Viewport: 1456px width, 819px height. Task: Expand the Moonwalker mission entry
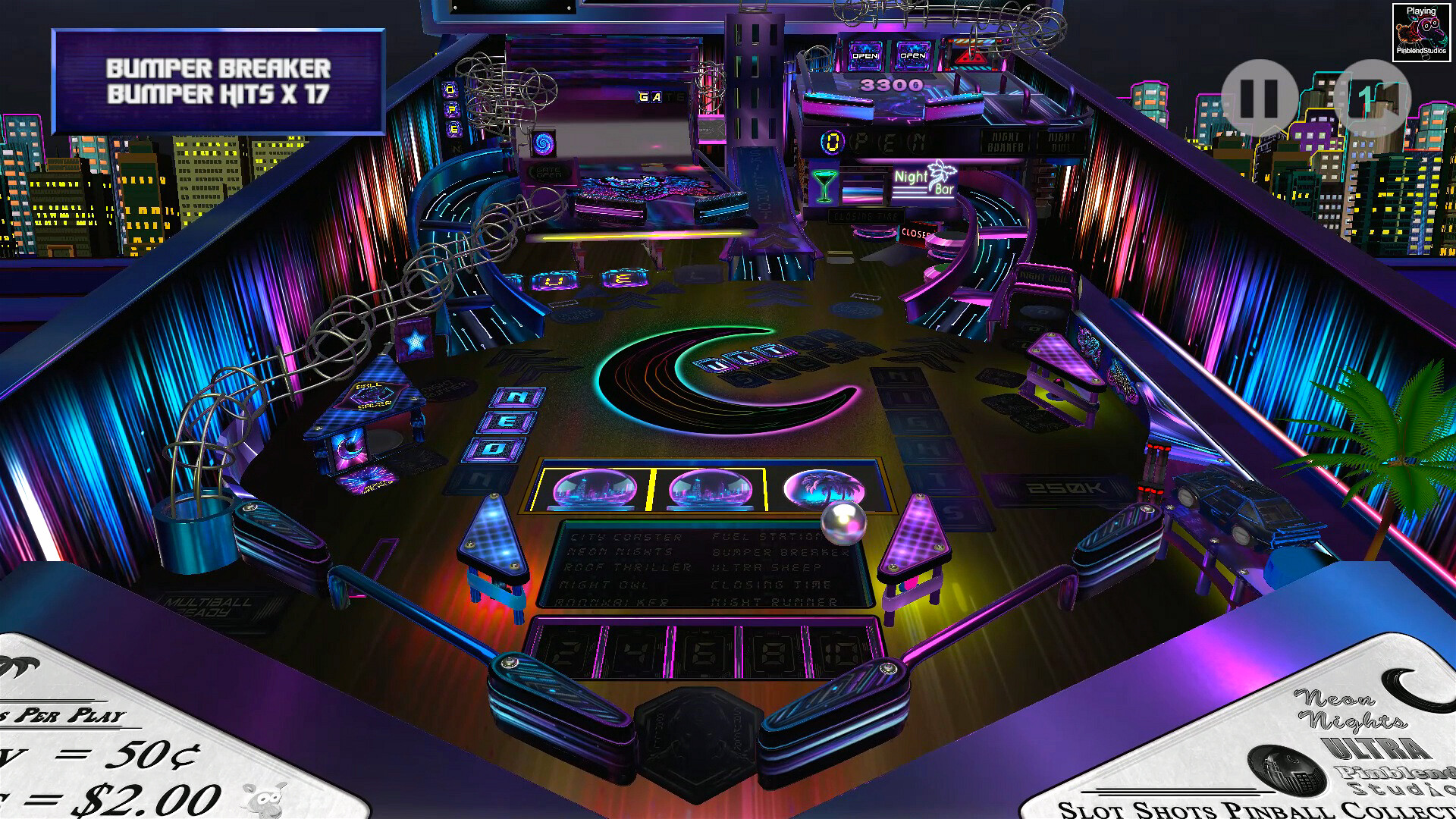tap(611, 601)
